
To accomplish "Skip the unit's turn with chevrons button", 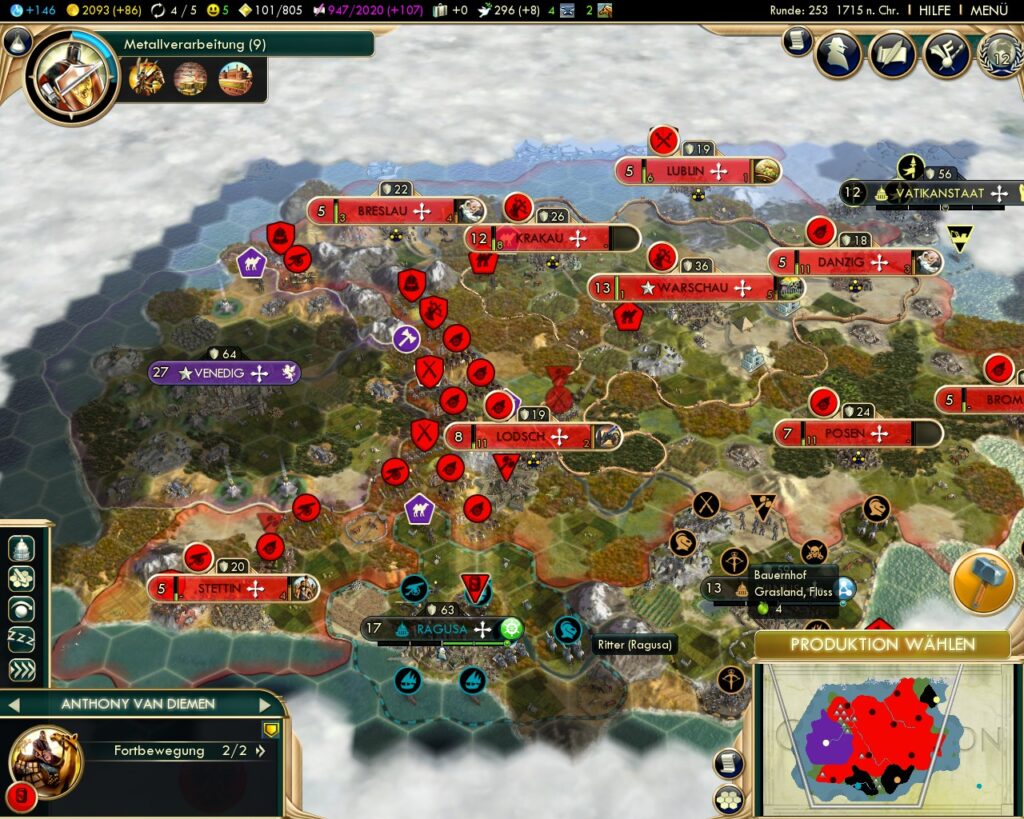I will pos(22,669).
